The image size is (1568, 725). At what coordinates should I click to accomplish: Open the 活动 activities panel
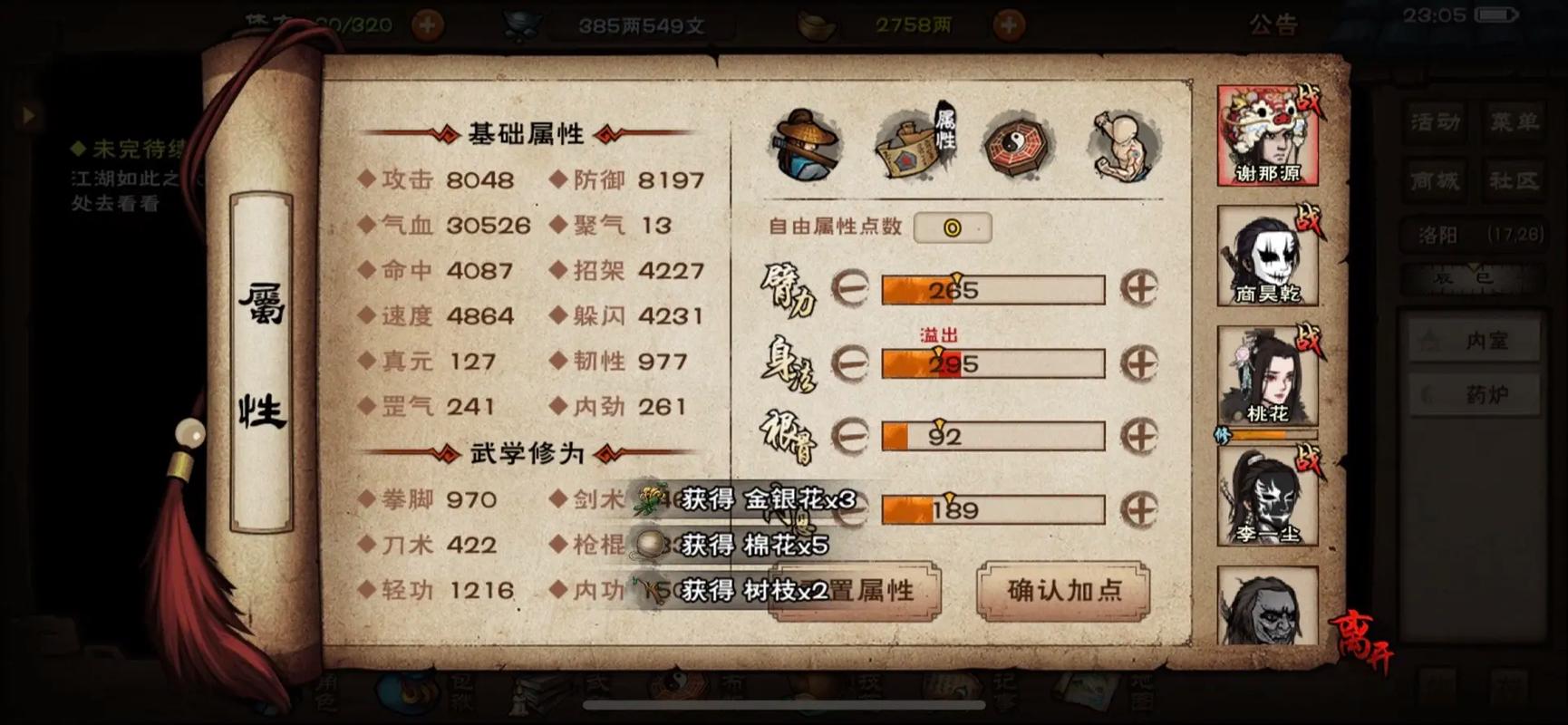click(x=1436, y=122)
